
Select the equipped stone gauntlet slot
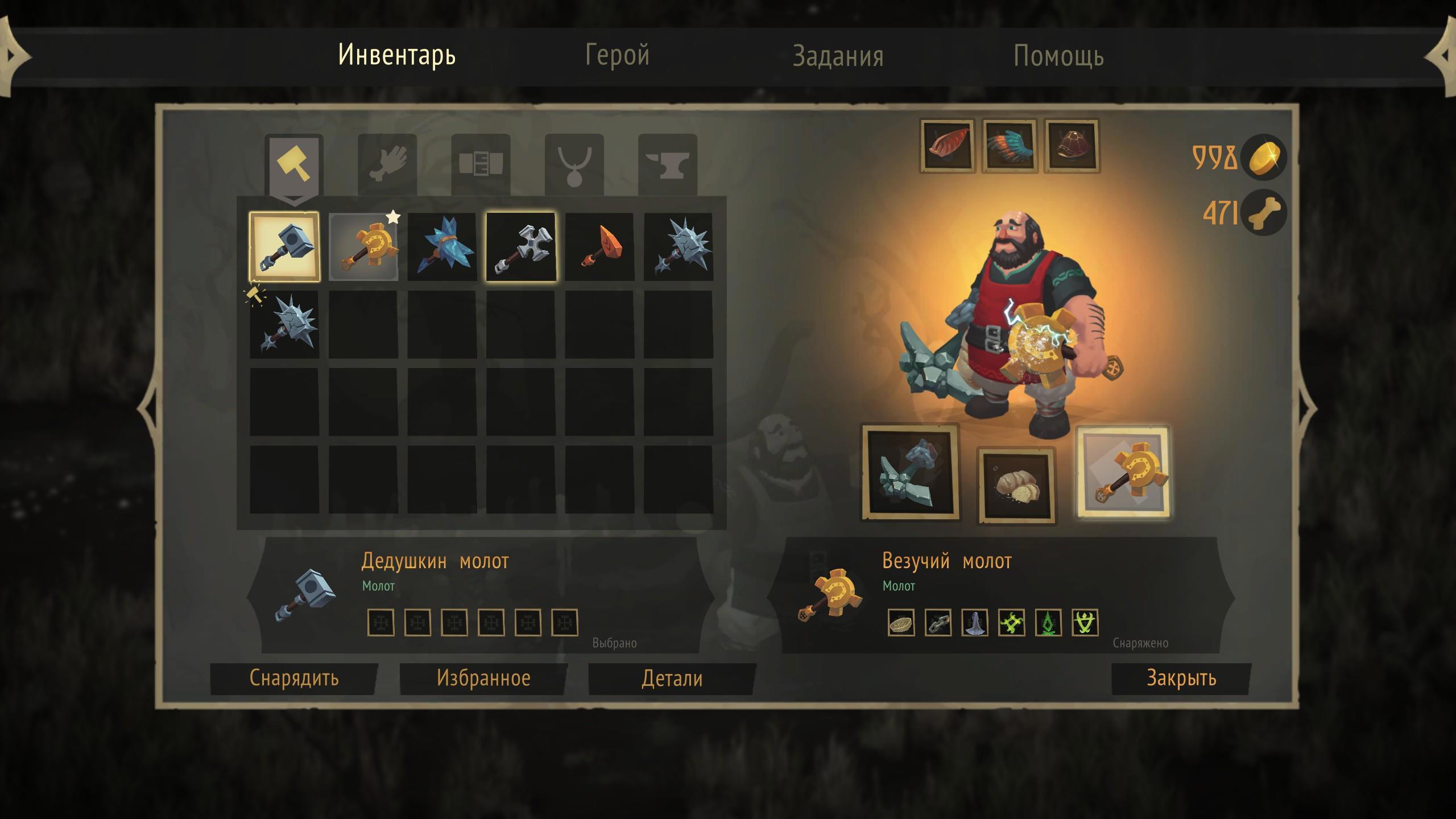[x=910, y=472]
